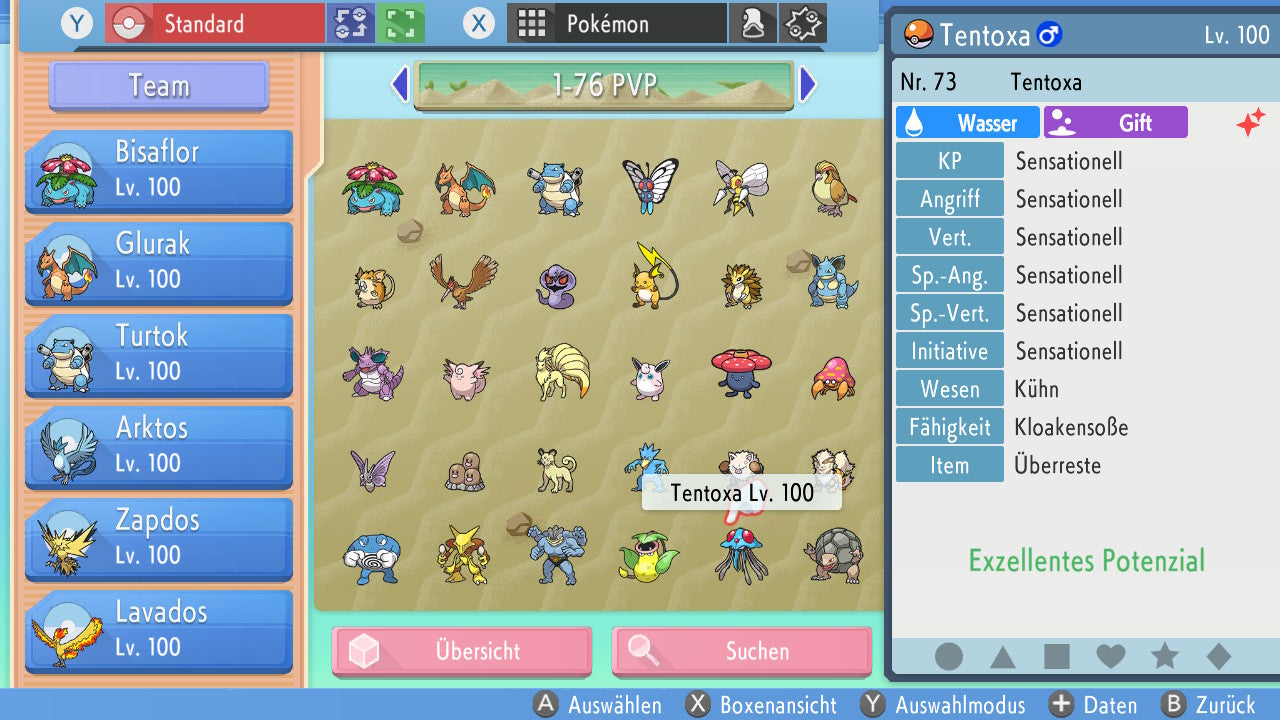Advance to next box with right arrow
The width and height of the screenshot is (1280, 720).
tap(808, 84)
